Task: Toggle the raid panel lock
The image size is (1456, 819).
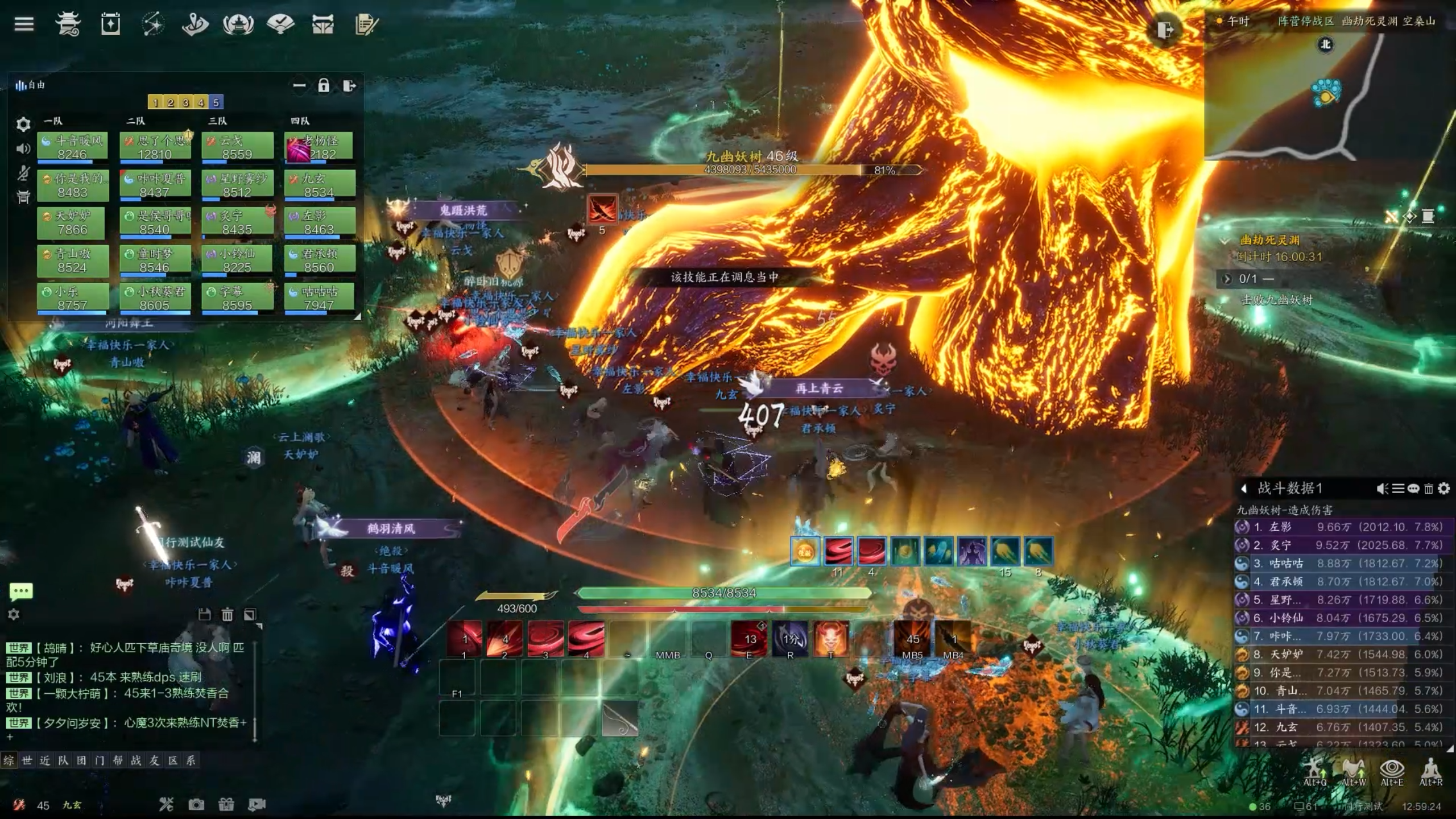Action: coord(324,86)
